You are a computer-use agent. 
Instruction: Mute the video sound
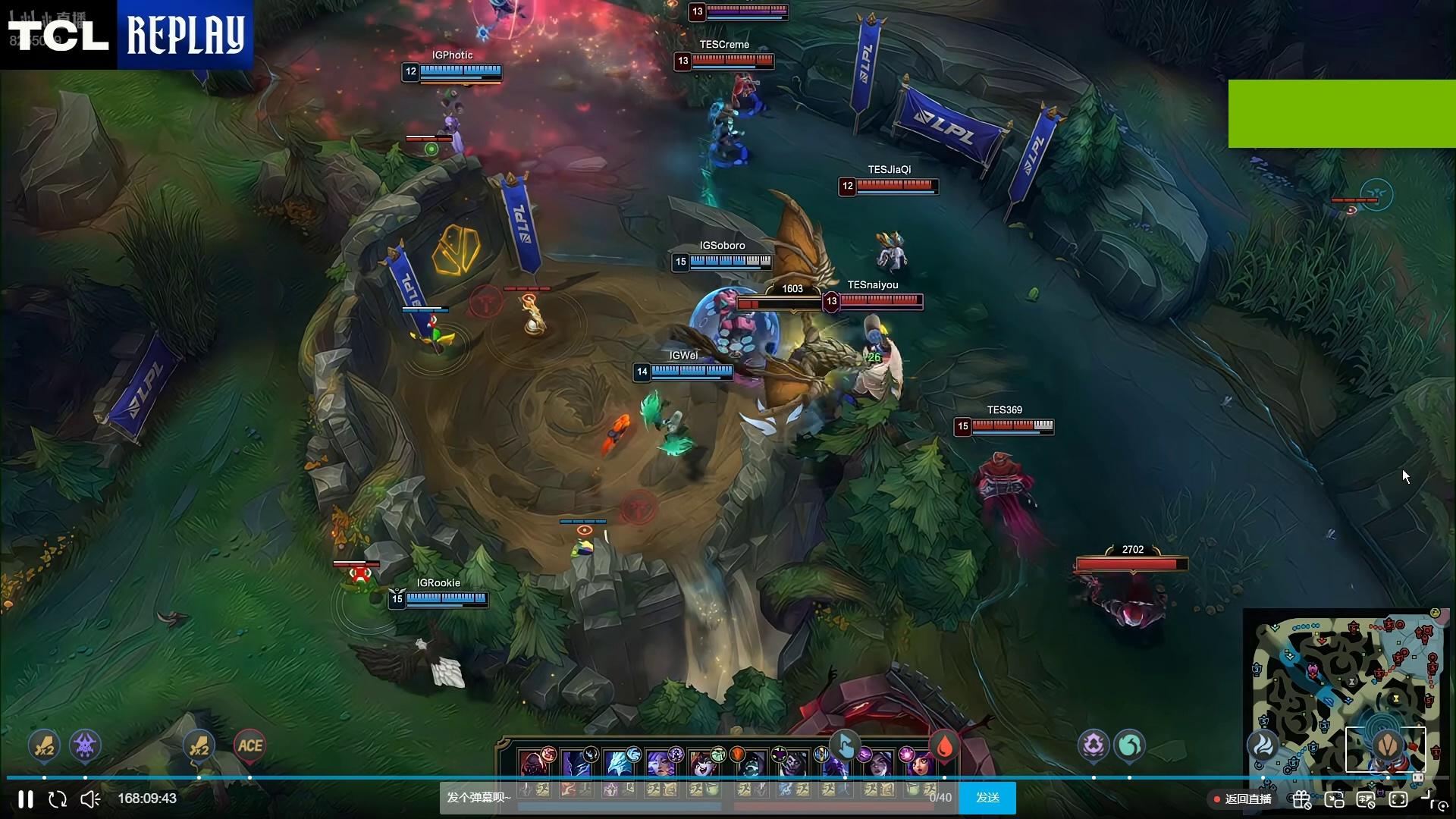pyautogui.click(x=90, y=799)
